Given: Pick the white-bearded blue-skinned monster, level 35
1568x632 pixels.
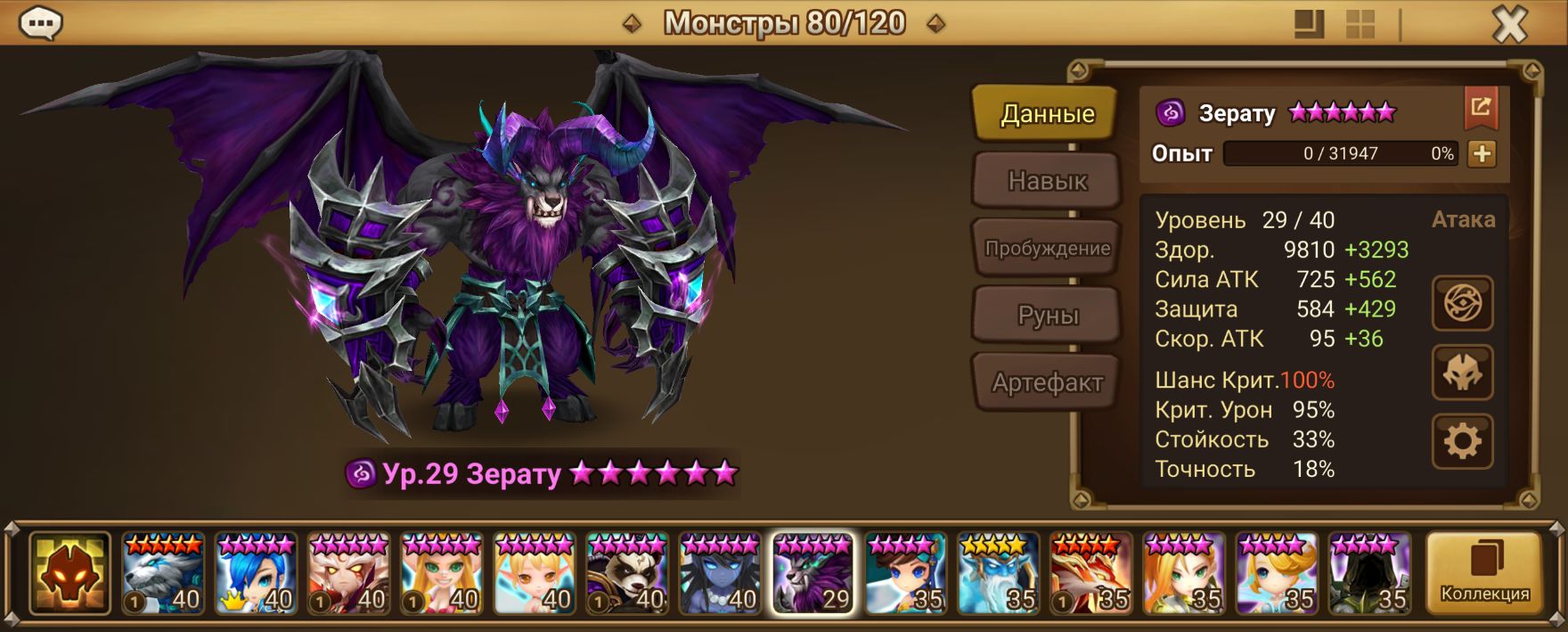Looking at the screenshot, I should pyautogui.click(x=999, y=573).
